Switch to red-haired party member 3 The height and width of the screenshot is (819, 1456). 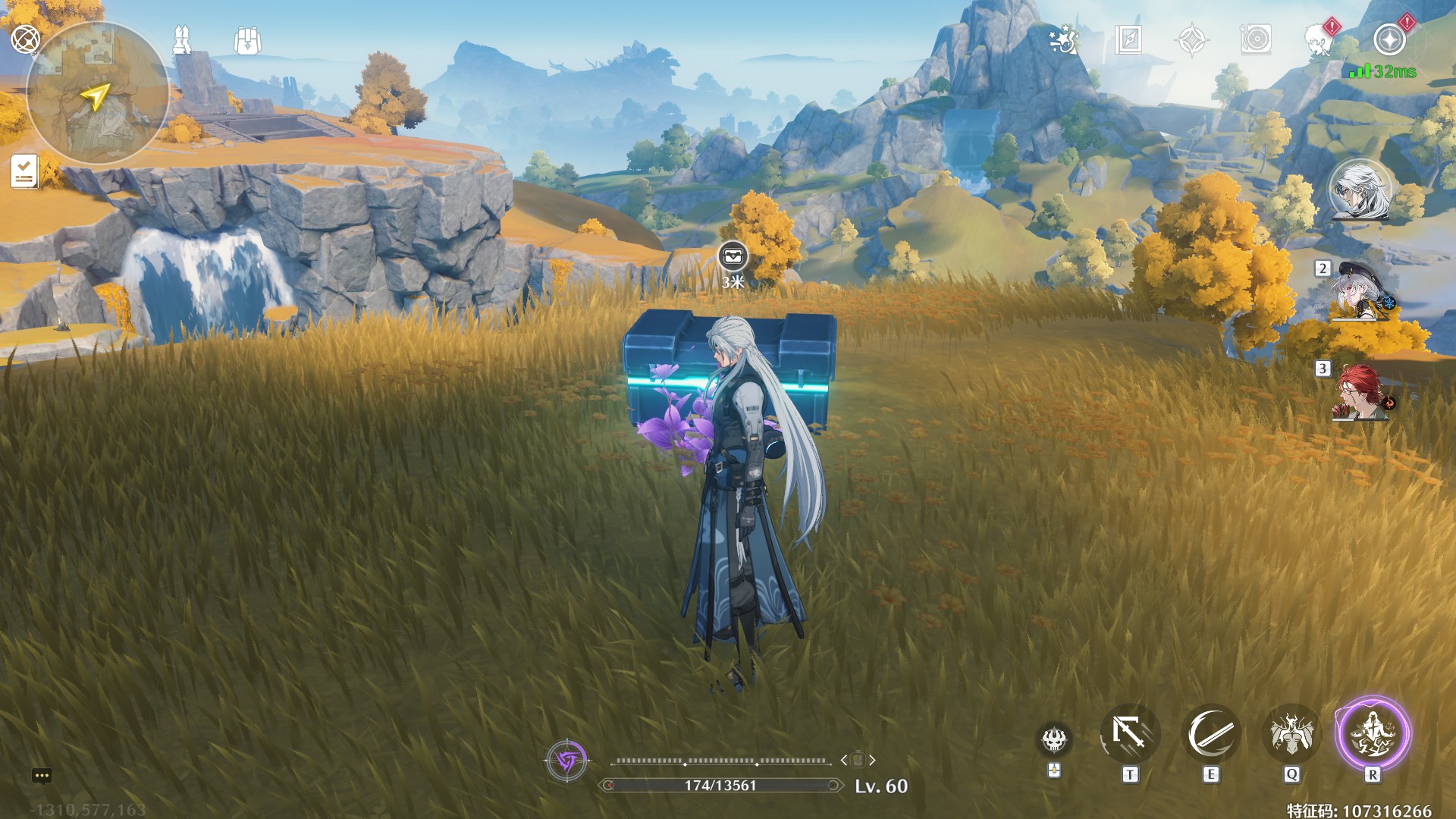click(x=1360, y=393)
